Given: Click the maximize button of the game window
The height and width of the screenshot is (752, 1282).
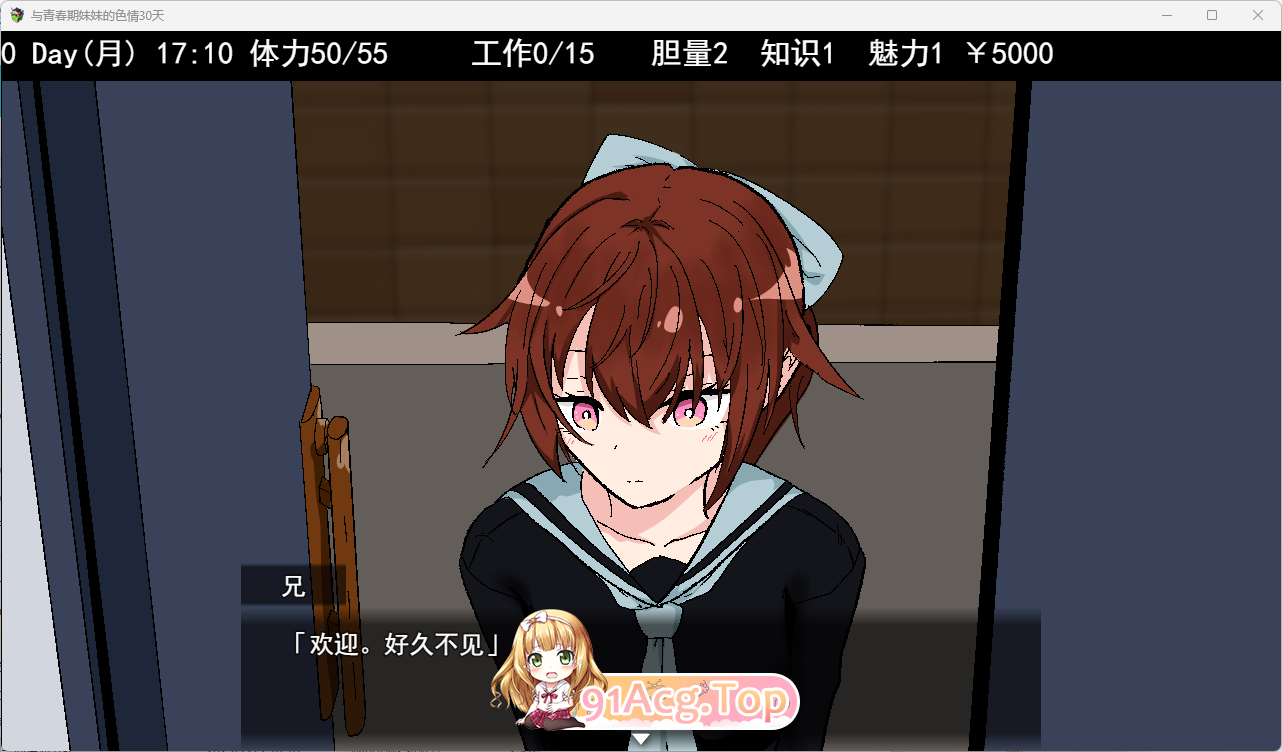Looking at the screenshot, I should [x=1211, y=15].
